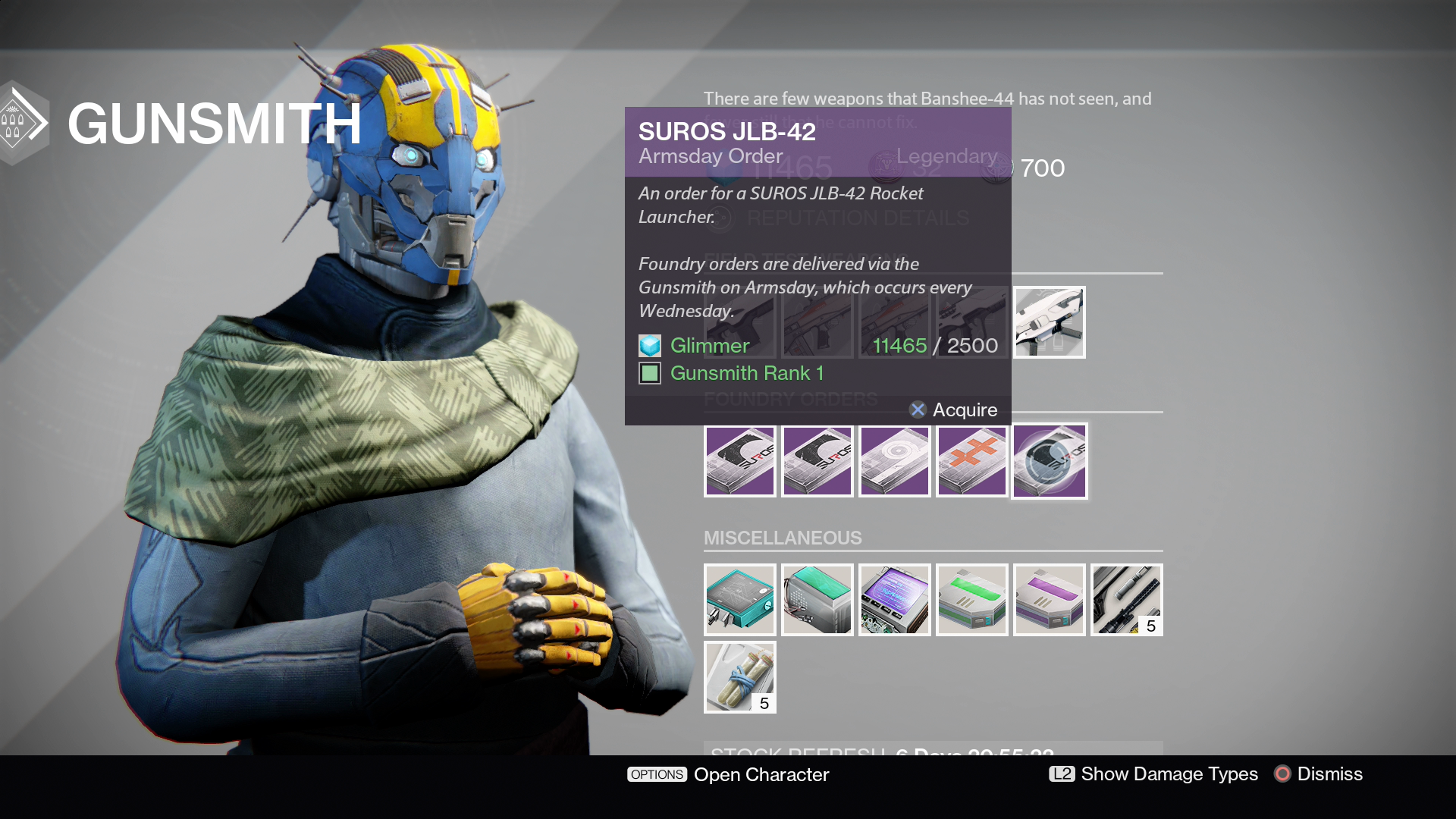Select the blue-tied tube bundle stack of 5
This screenshot has height=819, width=1456.
pyautogui.click(x=739, y=677)
